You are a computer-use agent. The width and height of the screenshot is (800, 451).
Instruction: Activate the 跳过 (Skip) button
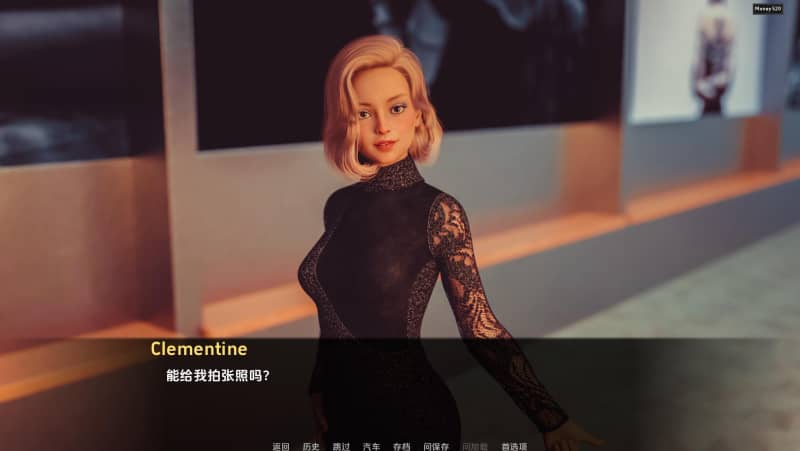coord(341,446)
